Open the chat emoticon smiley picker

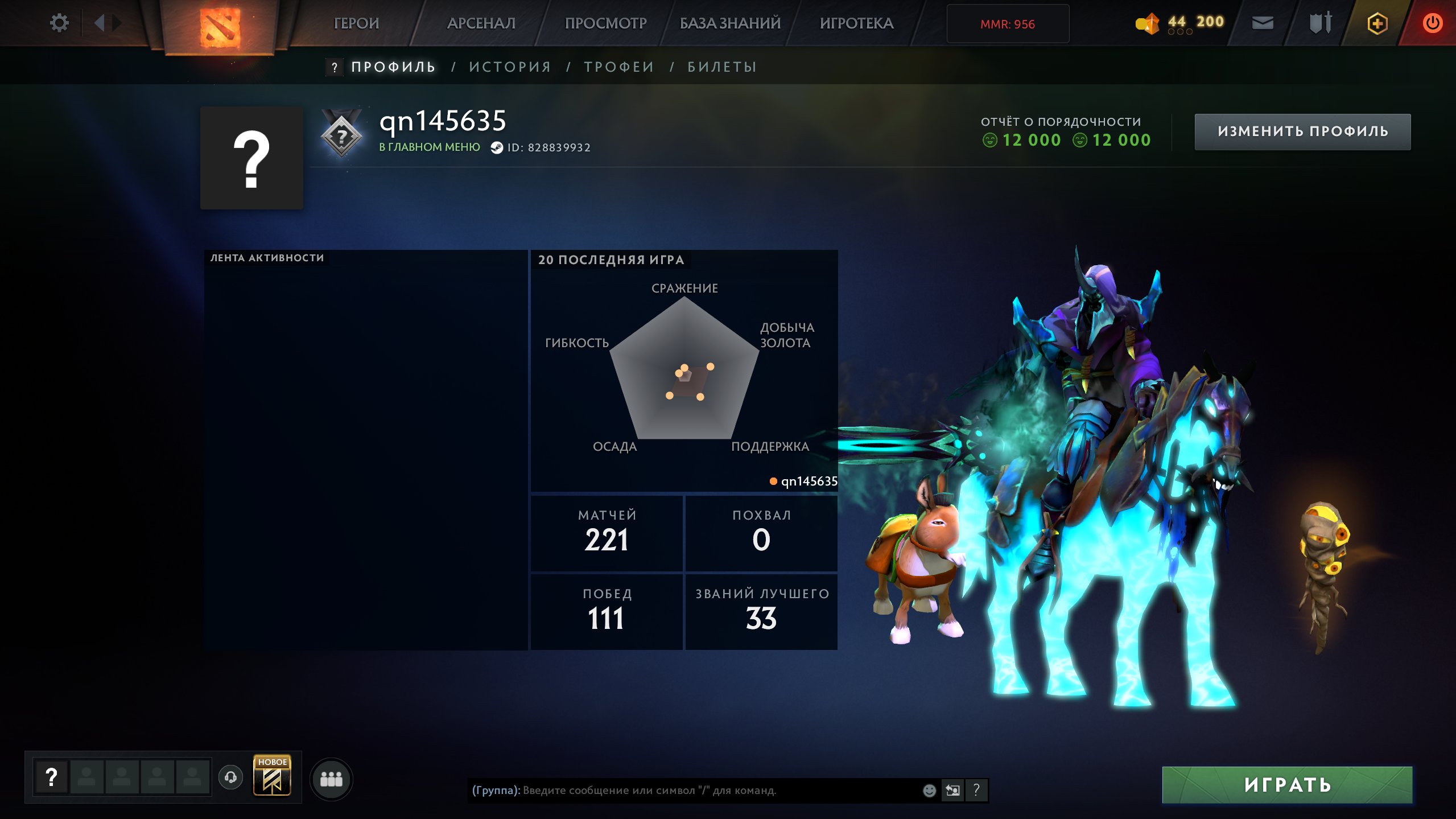click(929, 790)
